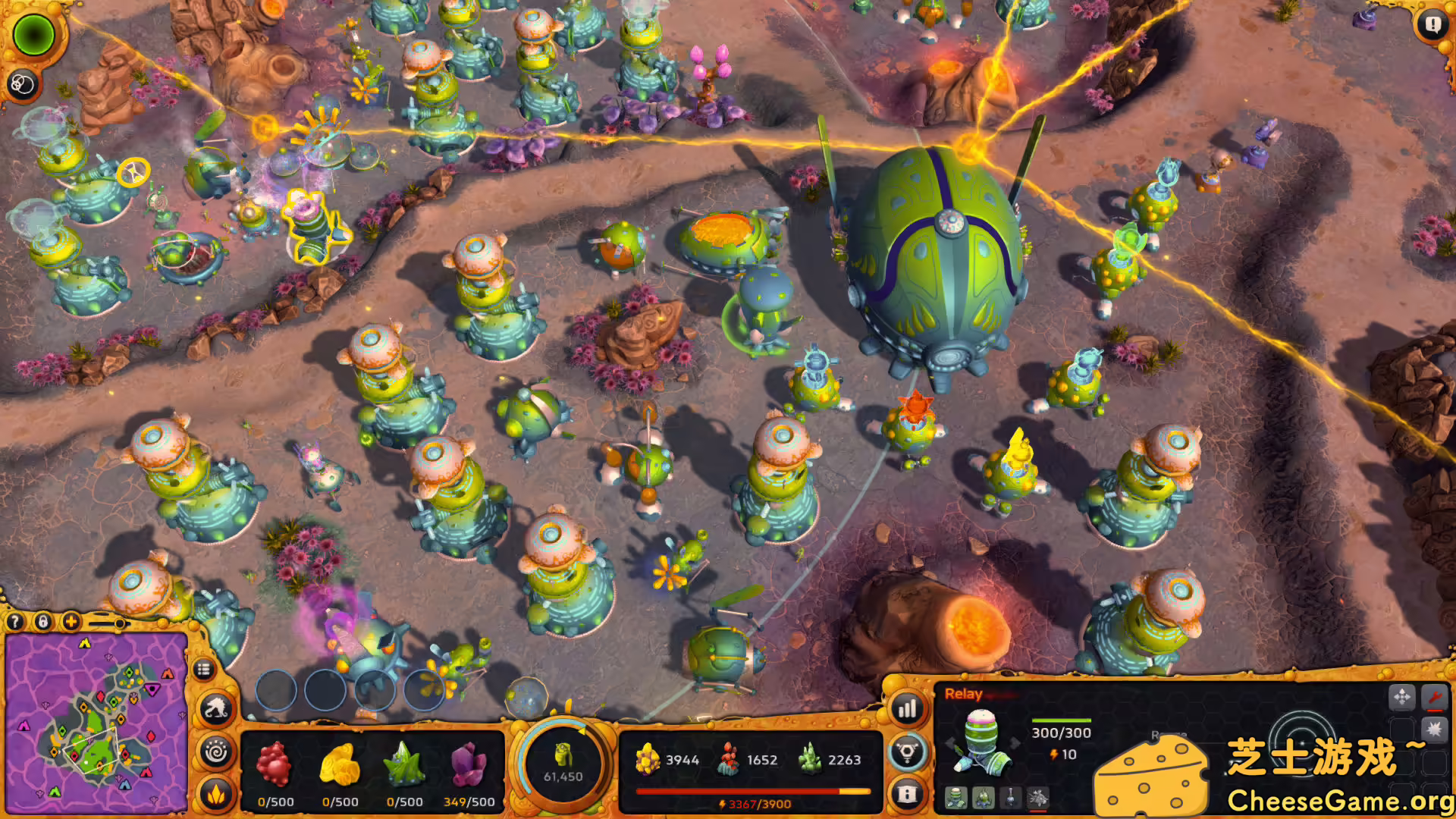Select the creature silhouette round button
Image resolution: width=1456 pixels, height=819 pixels.
(216, 710)
